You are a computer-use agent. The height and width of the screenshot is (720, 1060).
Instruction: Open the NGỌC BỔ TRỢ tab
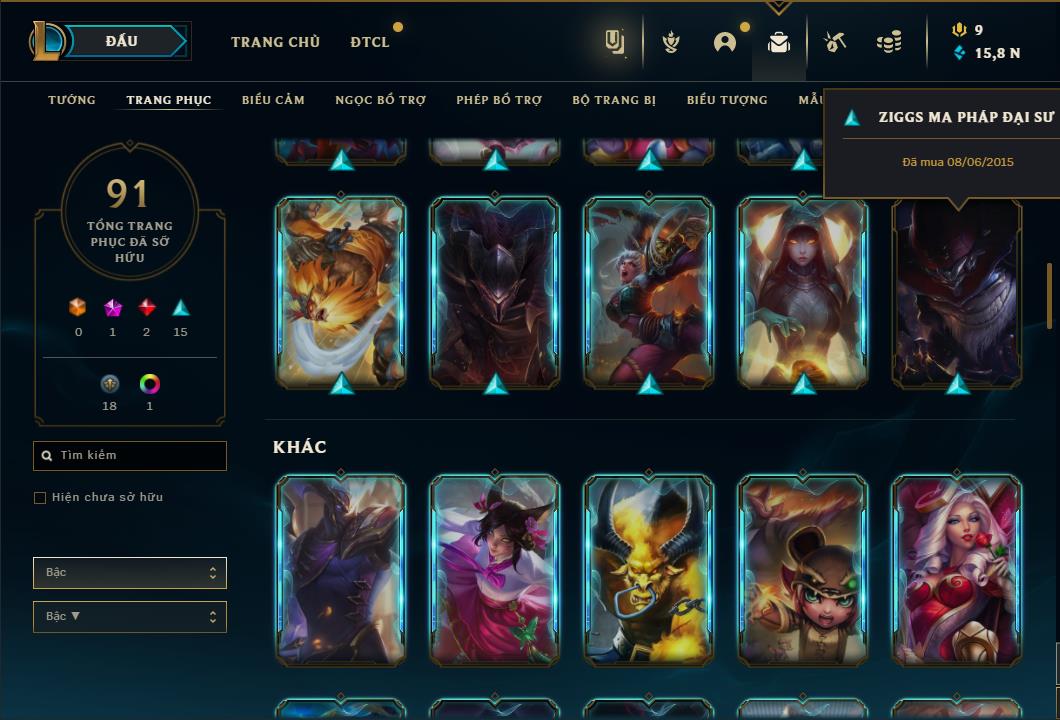pyautogui.click(x=381, y=100)
